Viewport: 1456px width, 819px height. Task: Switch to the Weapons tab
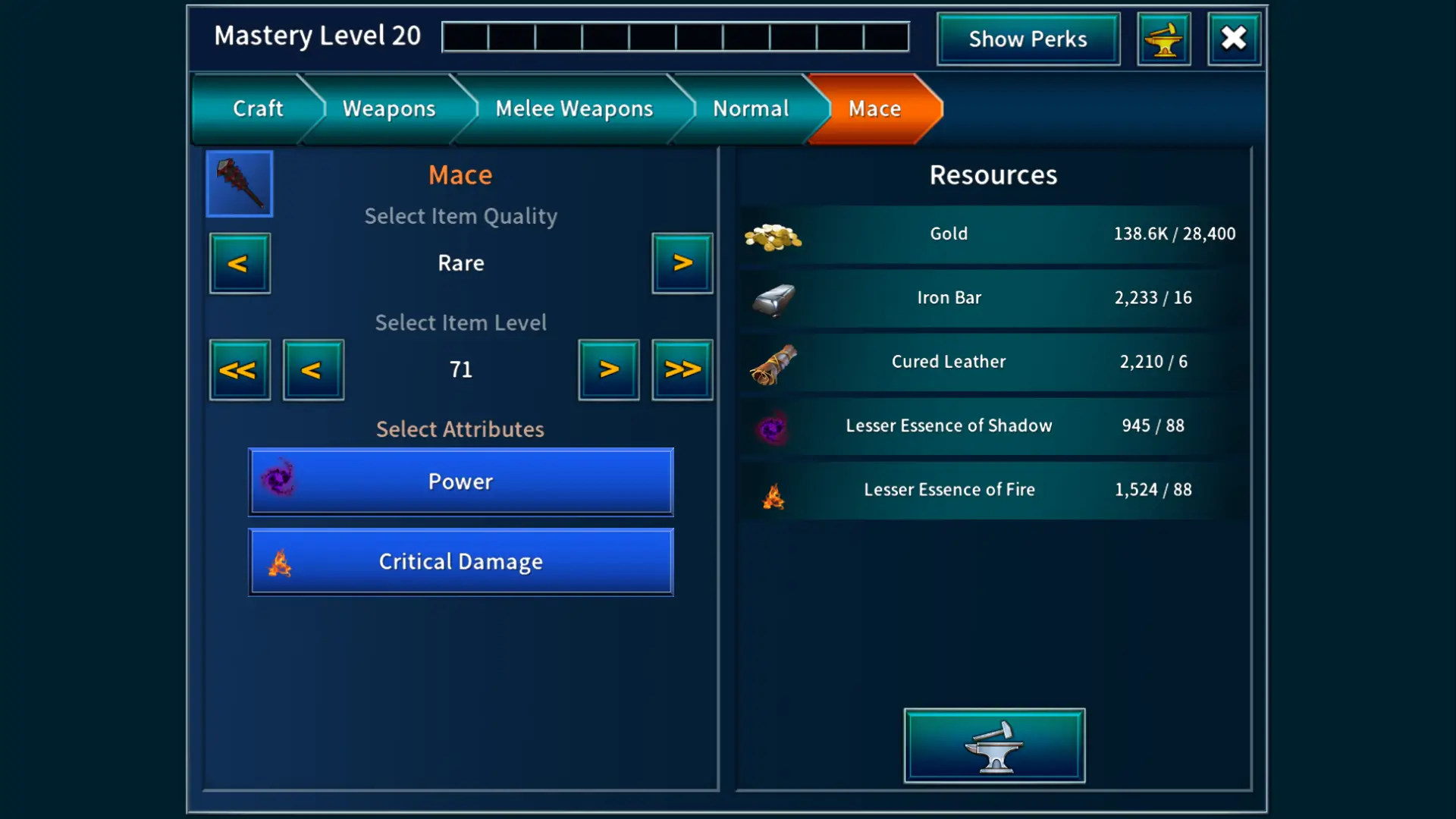[388, 108]
